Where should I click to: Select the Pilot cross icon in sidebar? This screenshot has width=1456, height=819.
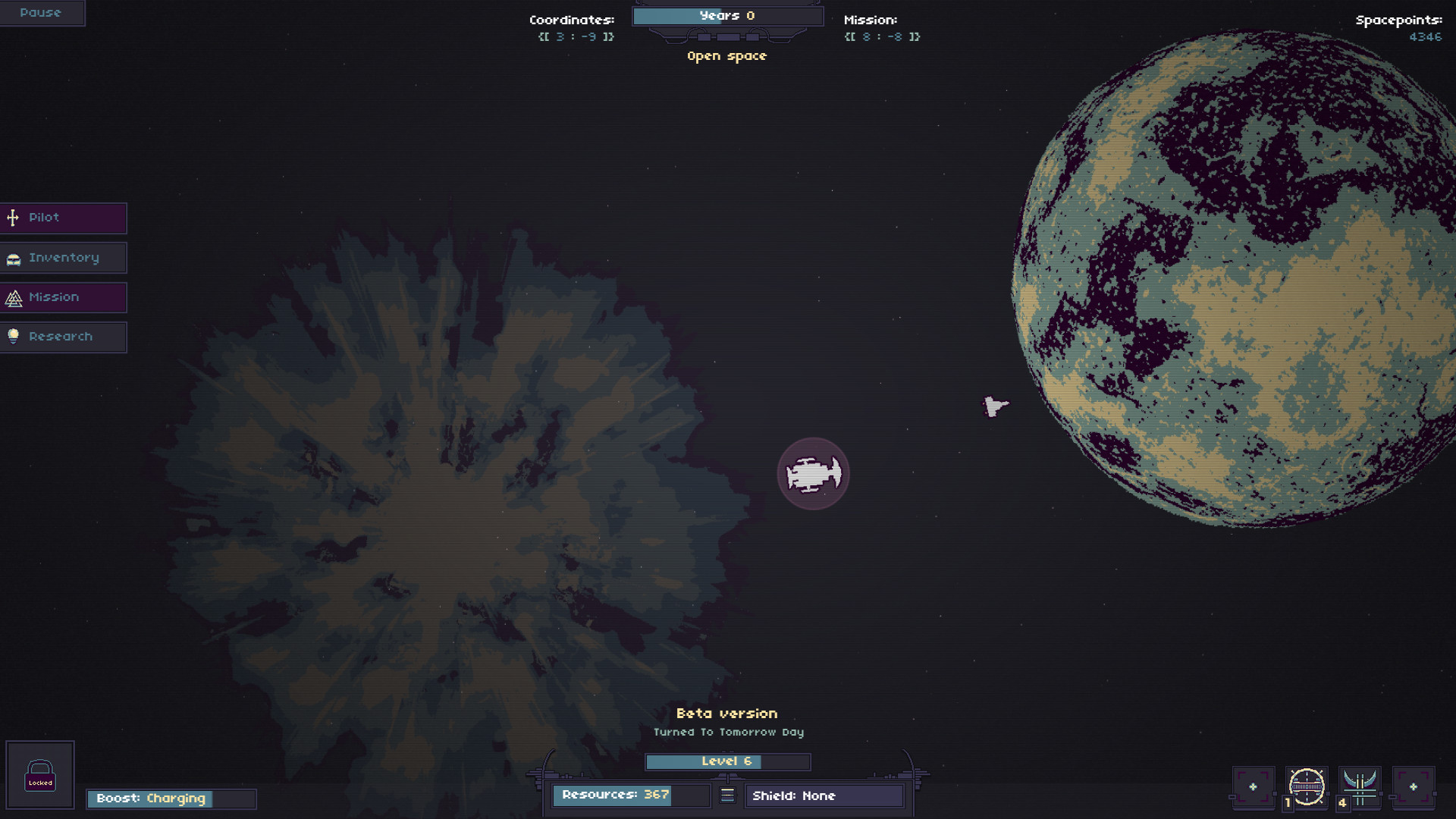click(12, 218)
